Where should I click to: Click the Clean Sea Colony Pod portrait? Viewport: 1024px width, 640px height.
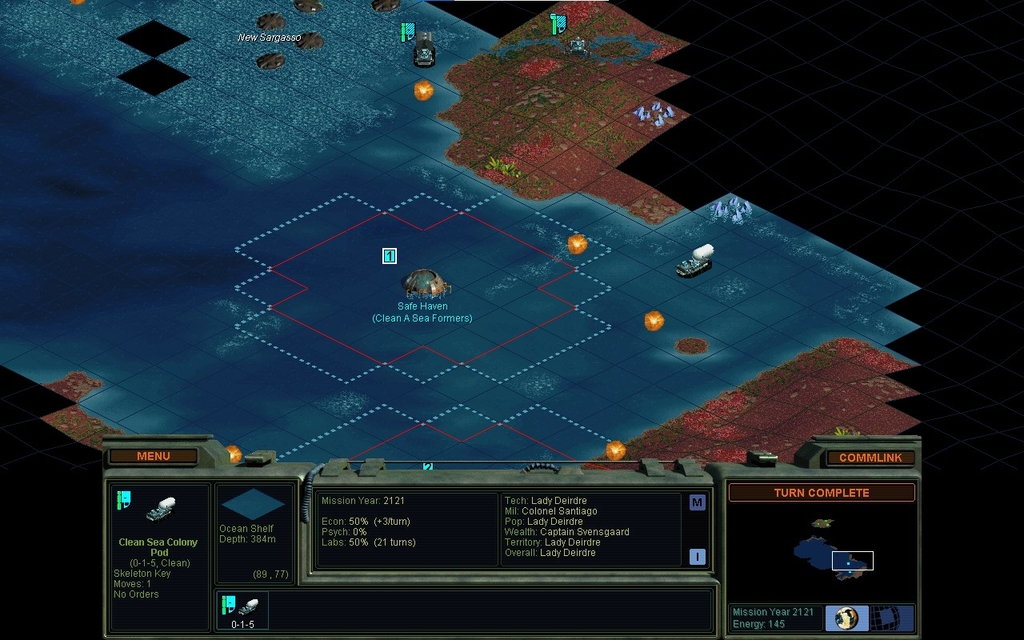[x=160, y=510]
